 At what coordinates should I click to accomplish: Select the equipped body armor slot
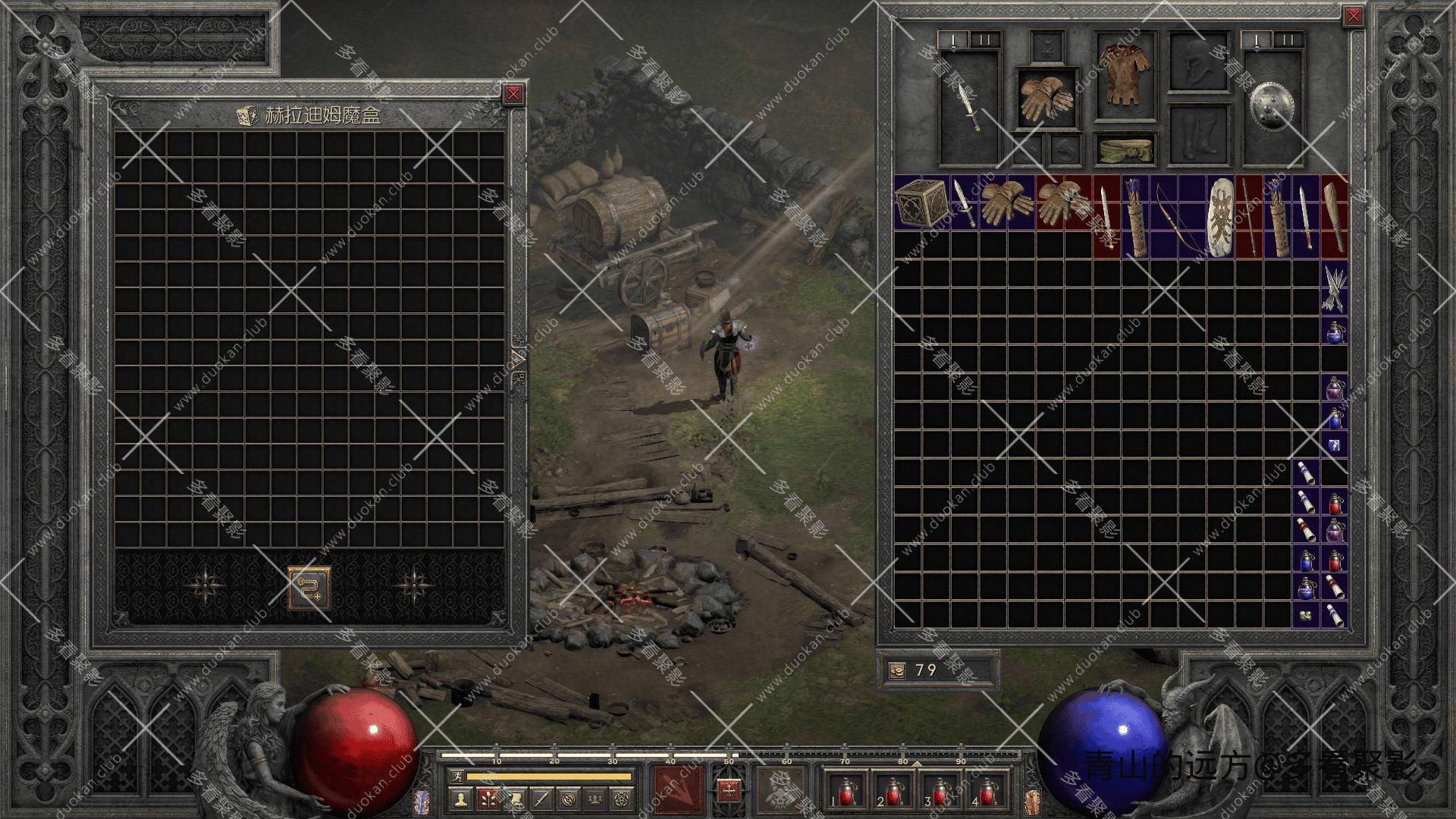click(x=1126, y=76)
